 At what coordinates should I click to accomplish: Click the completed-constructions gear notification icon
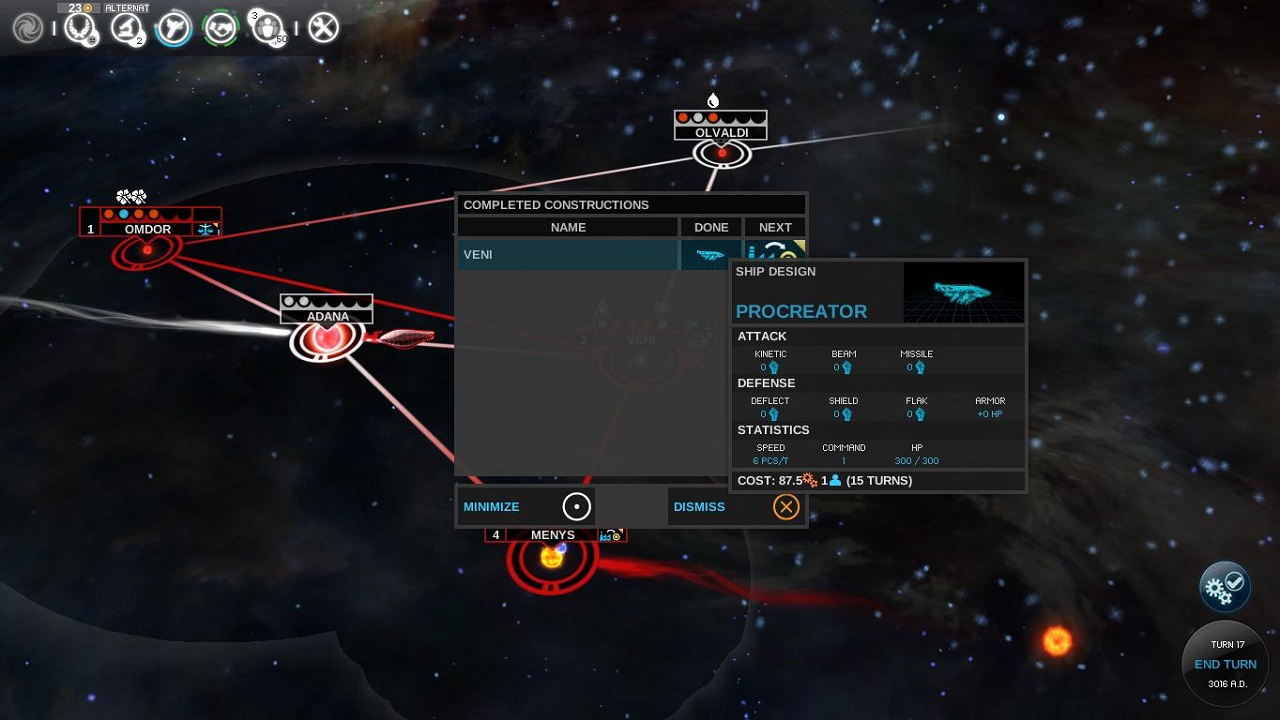point(1224,587)
